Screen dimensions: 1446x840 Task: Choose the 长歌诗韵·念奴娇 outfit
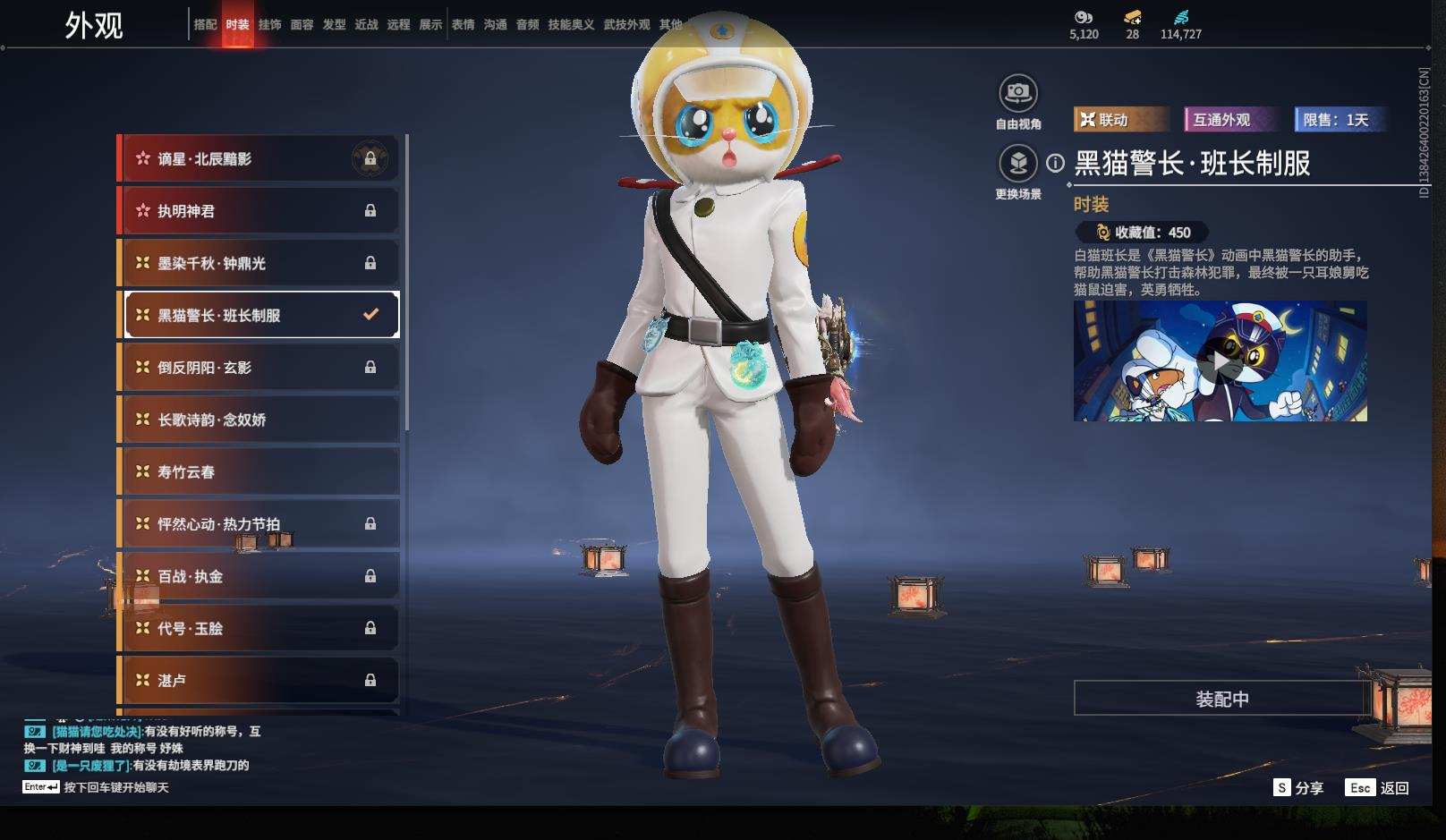point(259,420)
